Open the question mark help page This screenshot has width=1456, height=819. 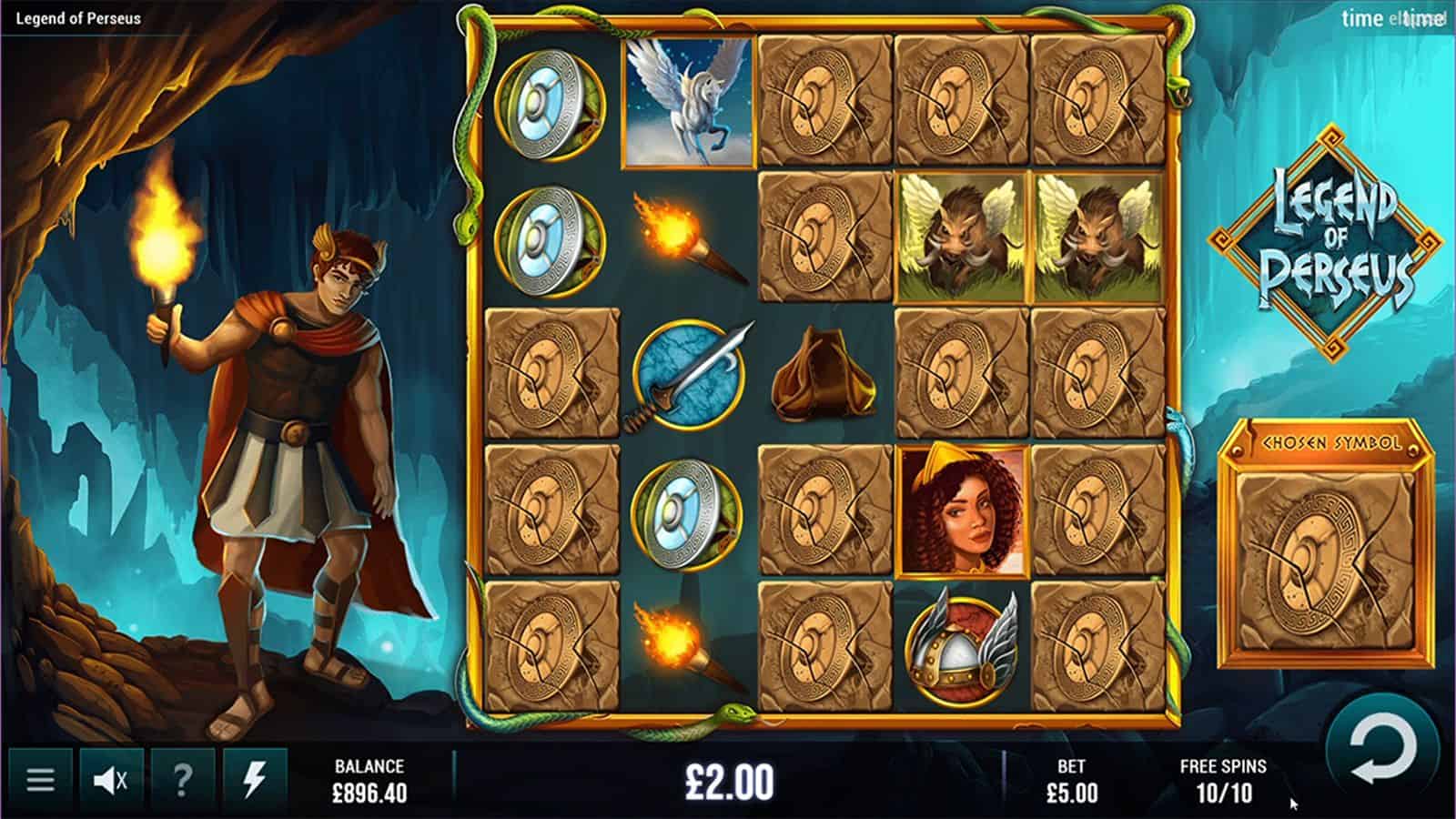[183, 780]
